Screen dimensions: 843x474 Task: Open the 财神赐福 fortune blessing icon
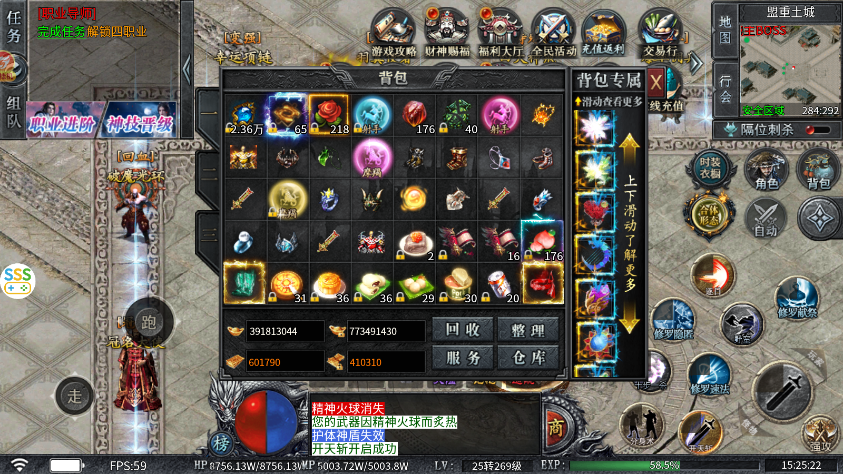tap(447, 33)
